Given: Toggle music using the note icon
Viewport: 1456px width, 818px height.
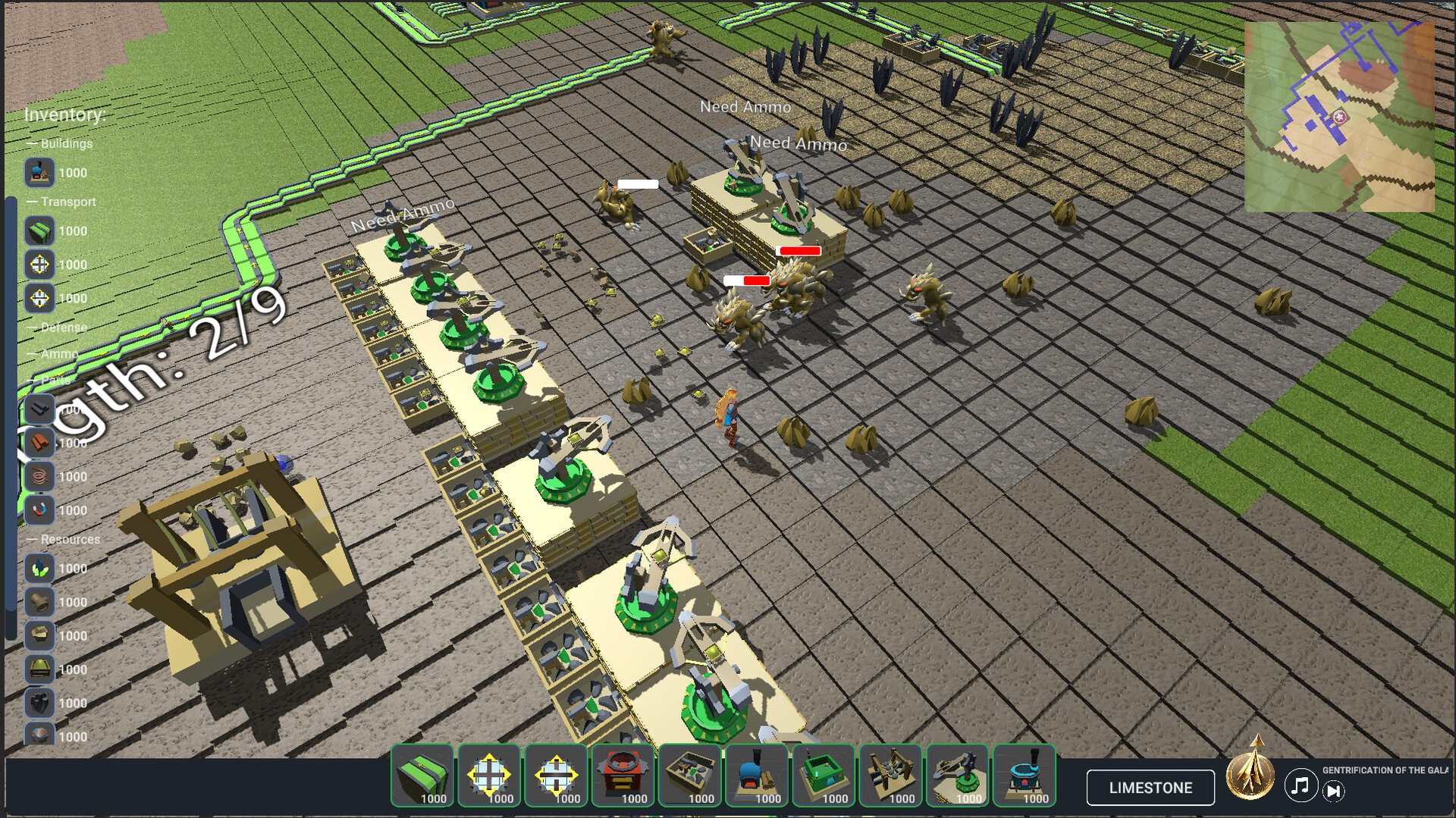Looking at the screenshot, I should click(x=1300, y=787).
